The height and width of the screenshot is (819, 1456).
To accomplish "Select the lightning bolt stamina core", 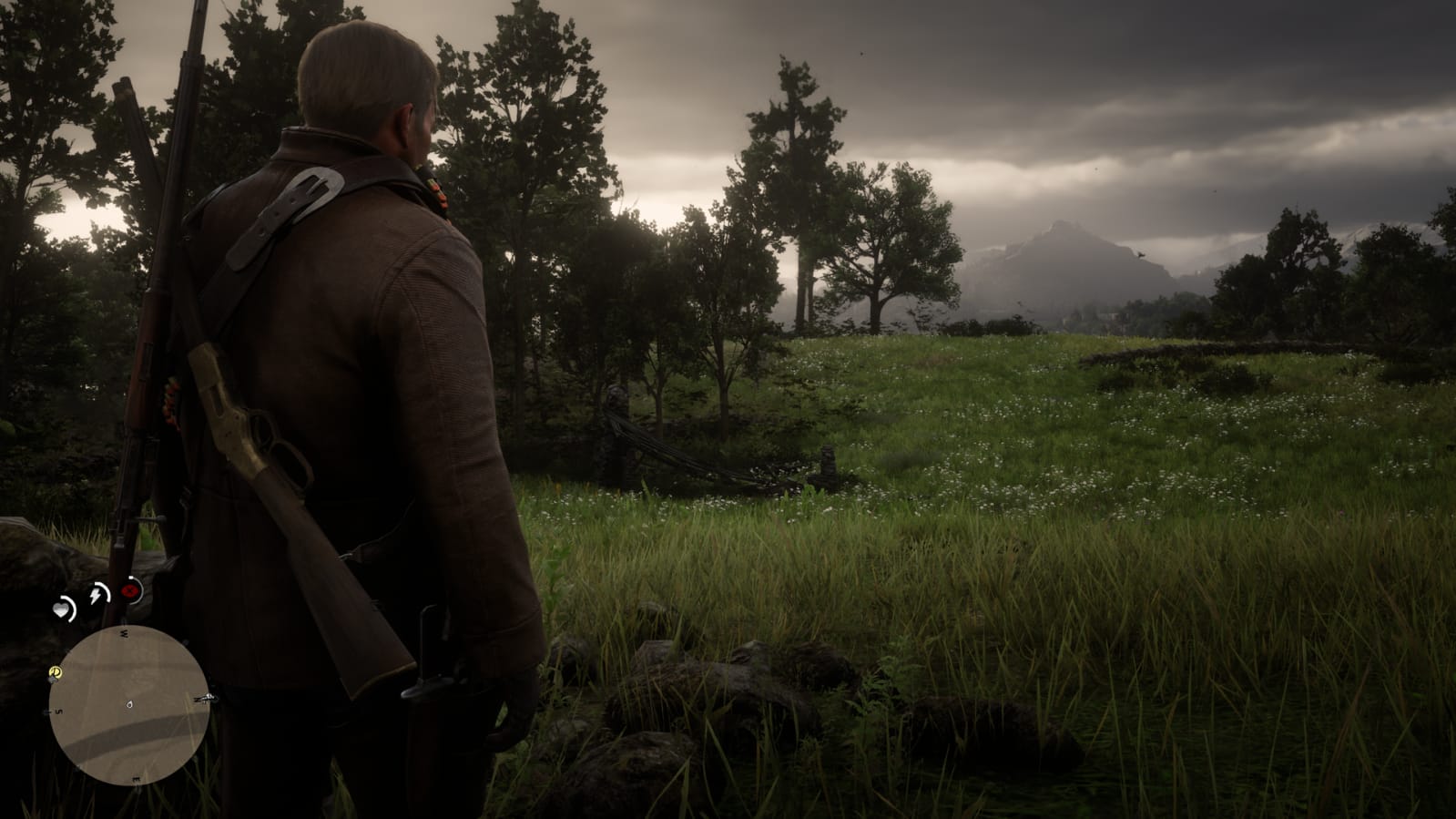I will pos(97,596).
